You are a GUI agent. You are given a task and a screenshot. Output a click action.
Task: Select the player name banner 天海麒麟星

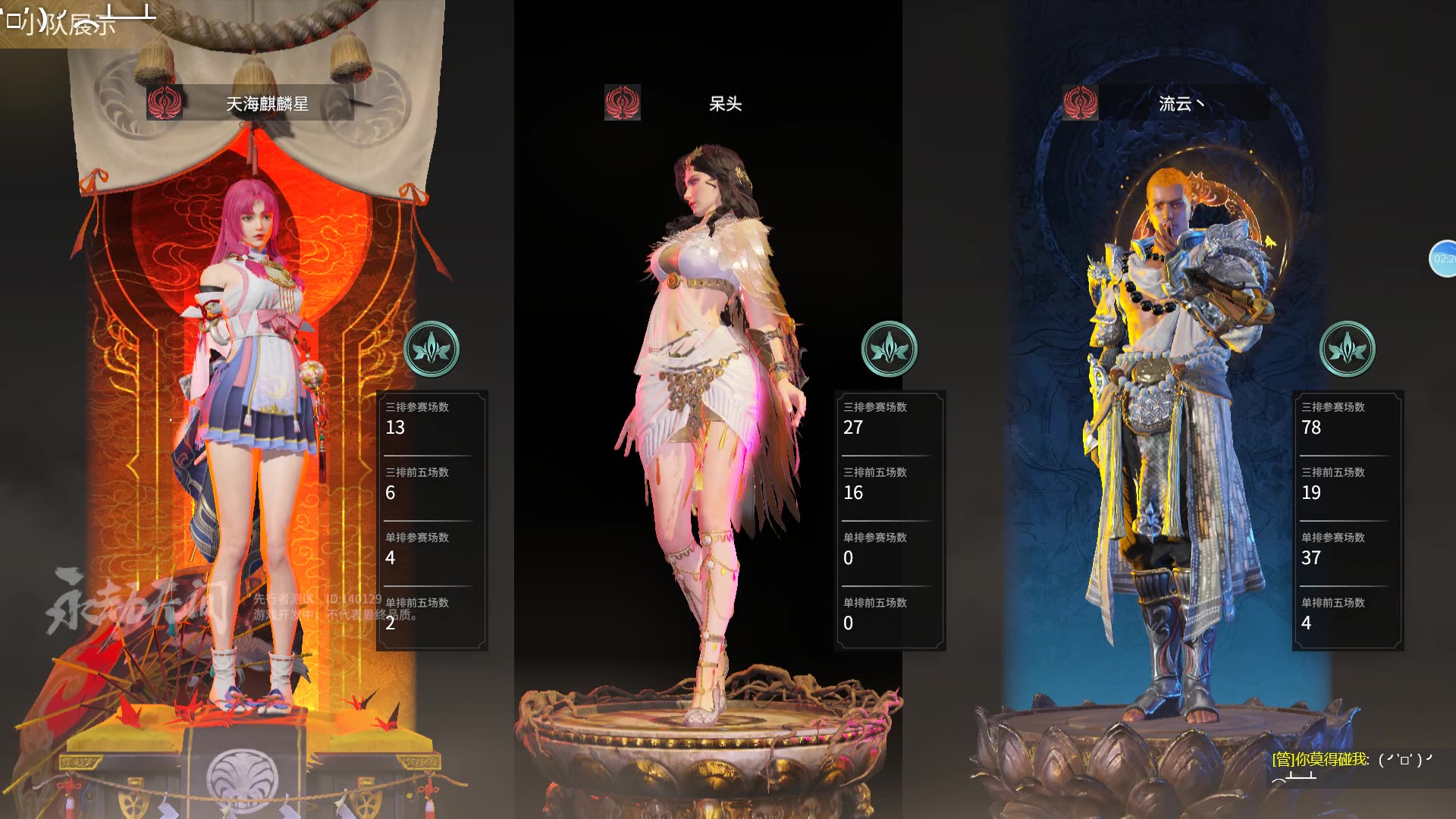click(x=267, y=104)
